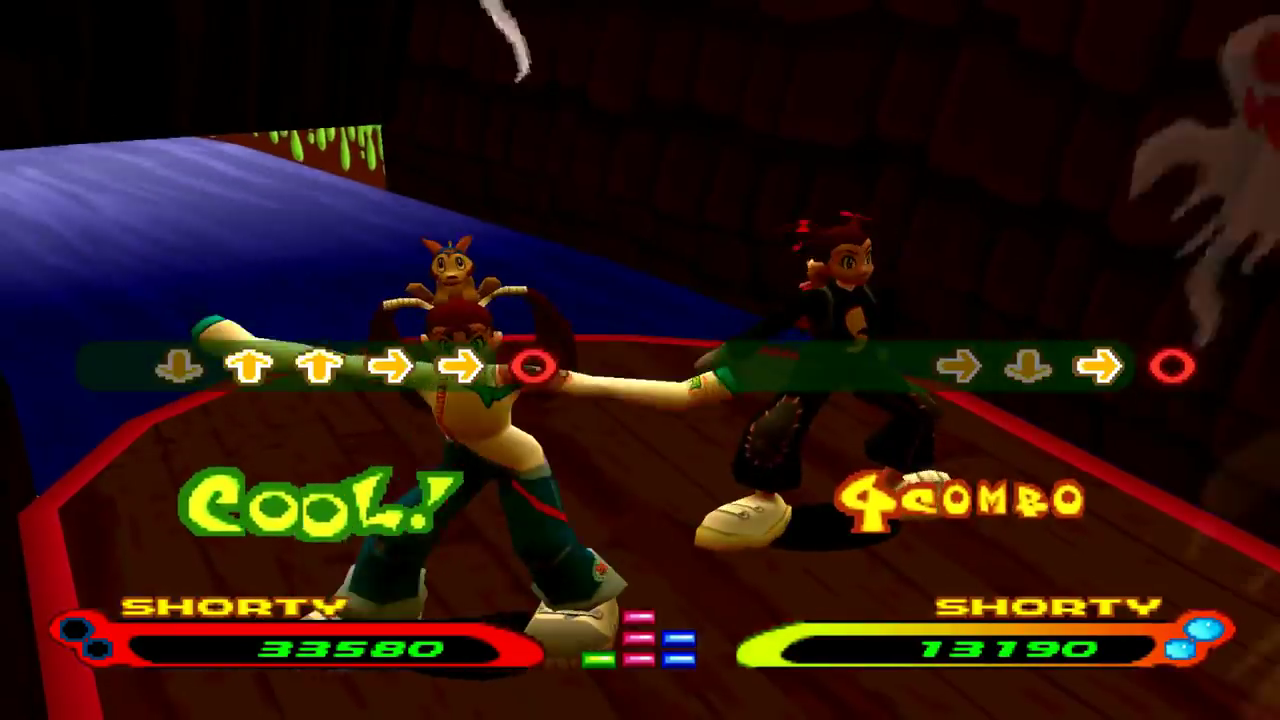Hit the red circle target on the left beat bar
This screenshot has width=1280, height=720.
click(533, 368)
